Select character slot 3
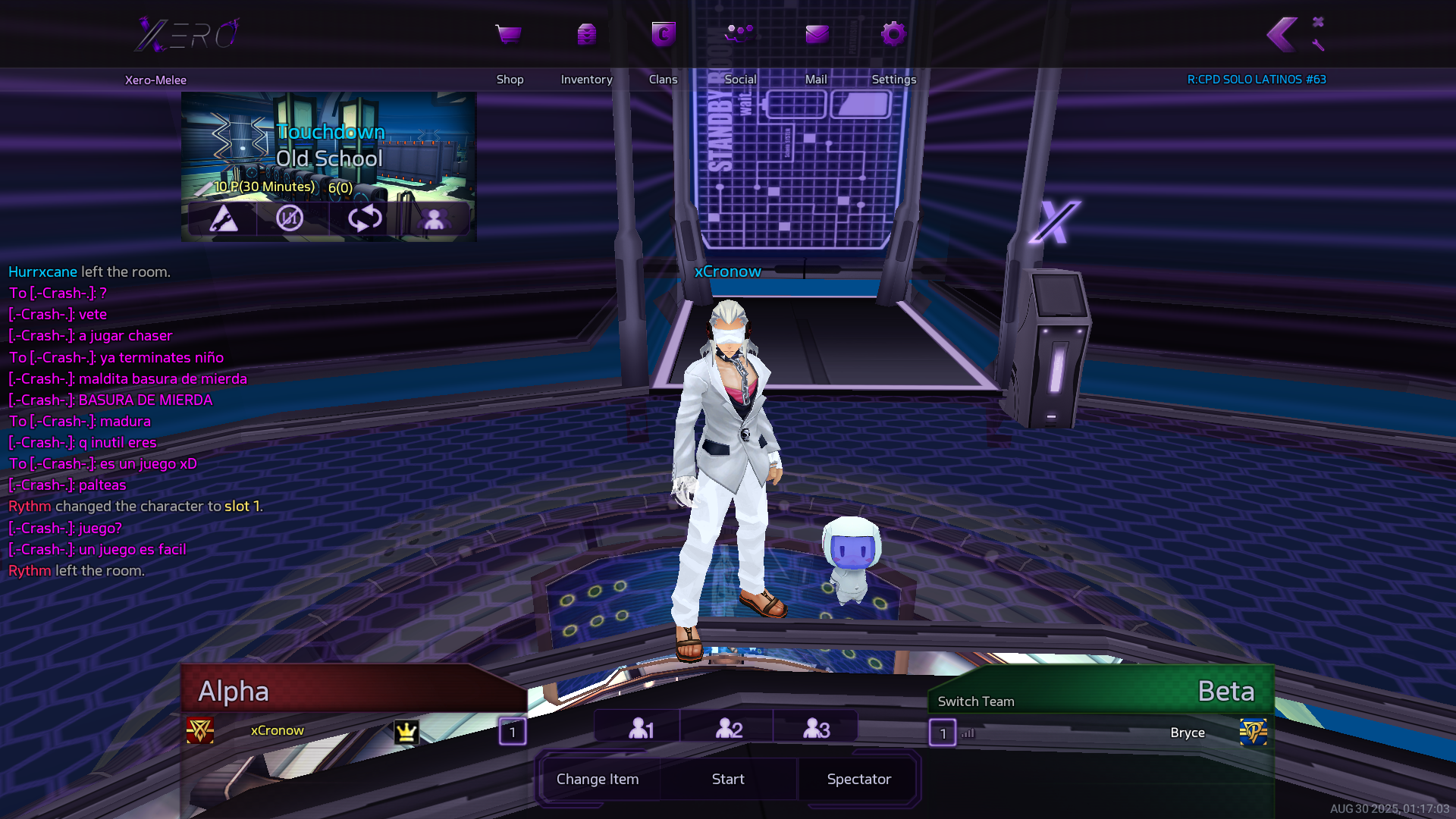 [816, 729]
